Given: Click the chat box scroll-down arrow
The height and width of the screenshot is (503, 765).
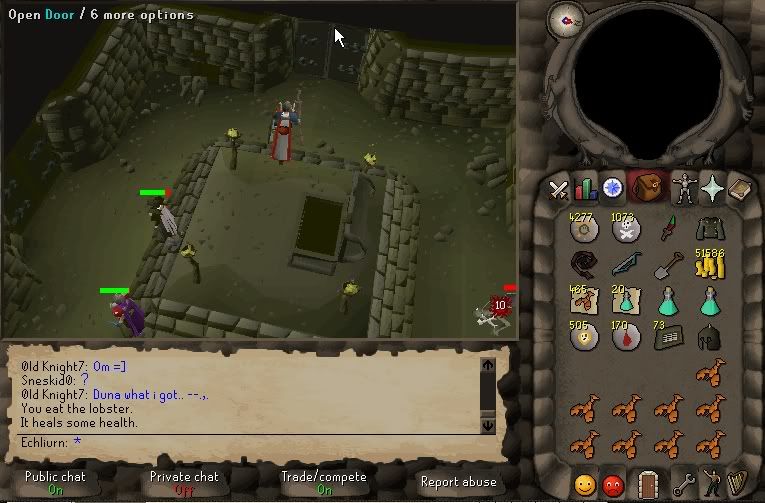Looking at the screenshot, I should [x=488, y=424].
